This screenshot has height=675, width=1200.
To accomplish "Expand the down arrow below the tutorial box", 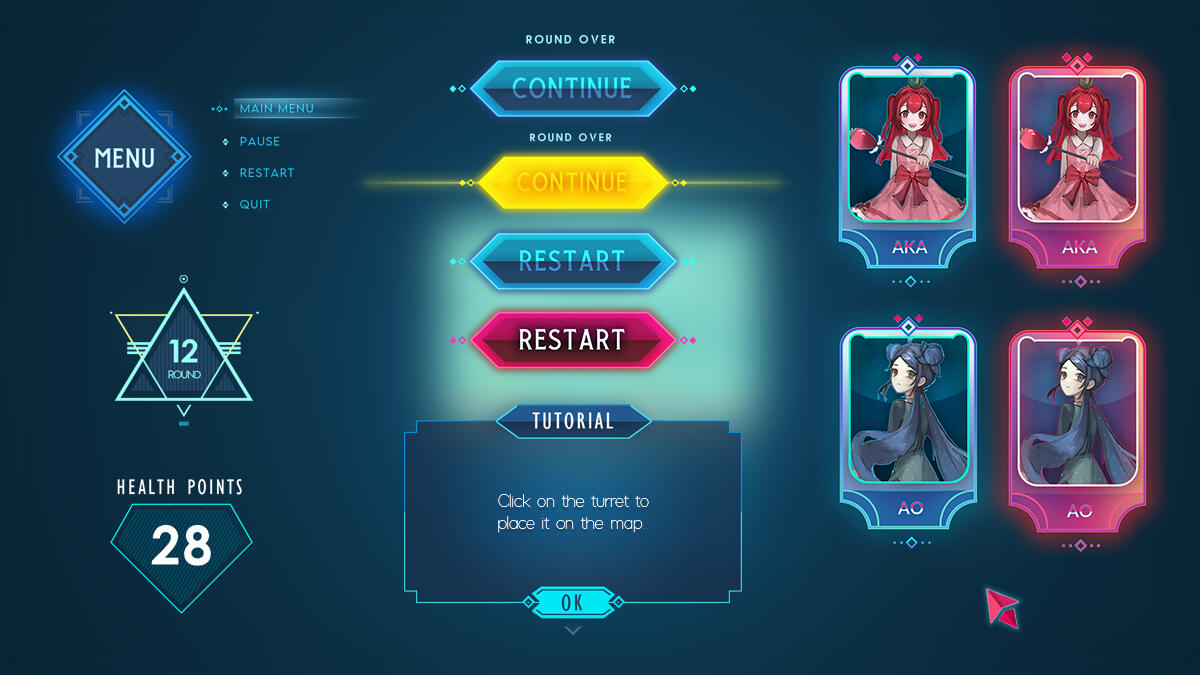I will [x=572, y=630].
